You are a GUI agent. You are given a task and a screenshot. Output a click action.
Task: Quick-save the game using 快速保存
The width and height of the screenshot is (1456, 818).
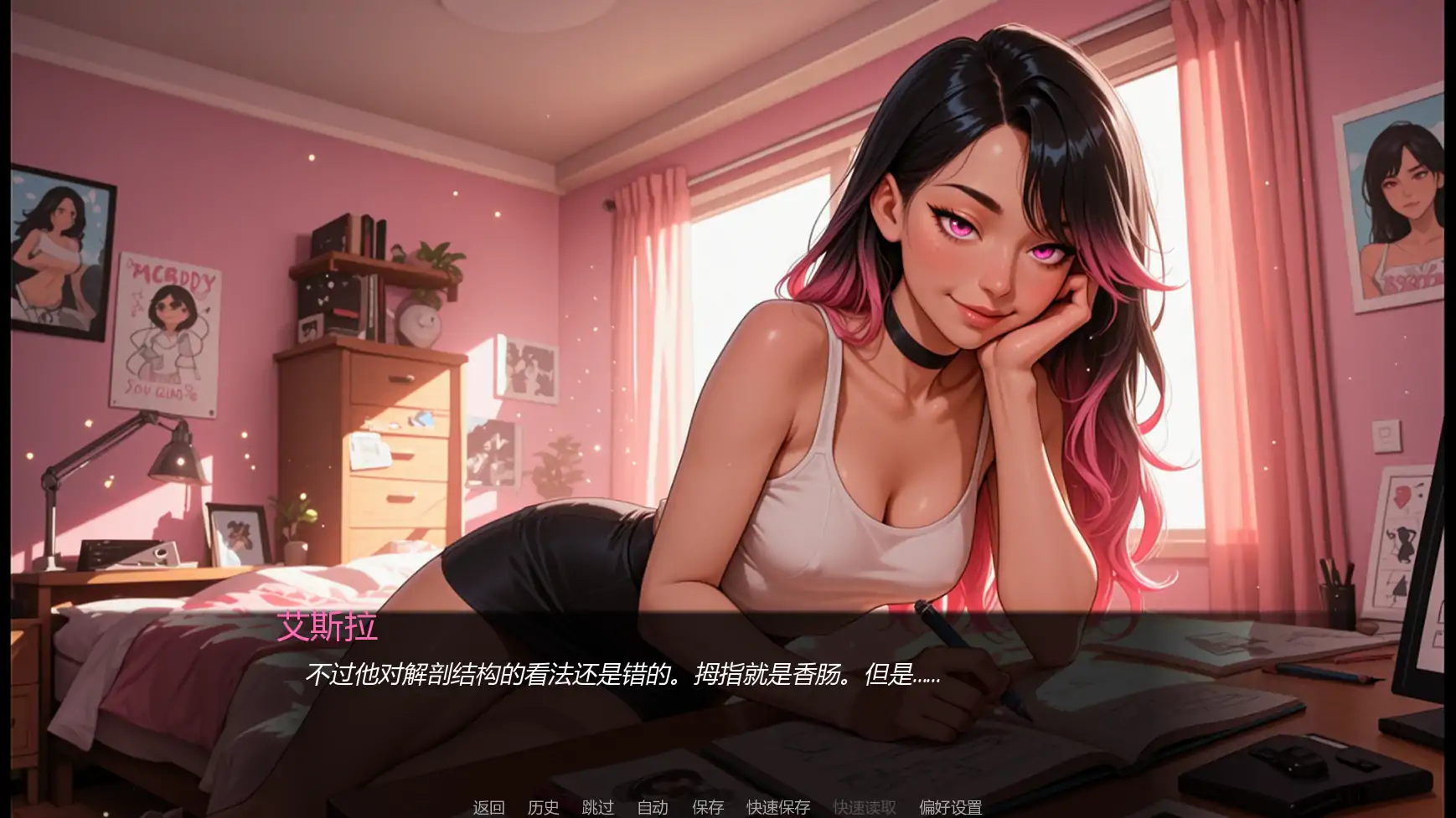tap(777, 807)
